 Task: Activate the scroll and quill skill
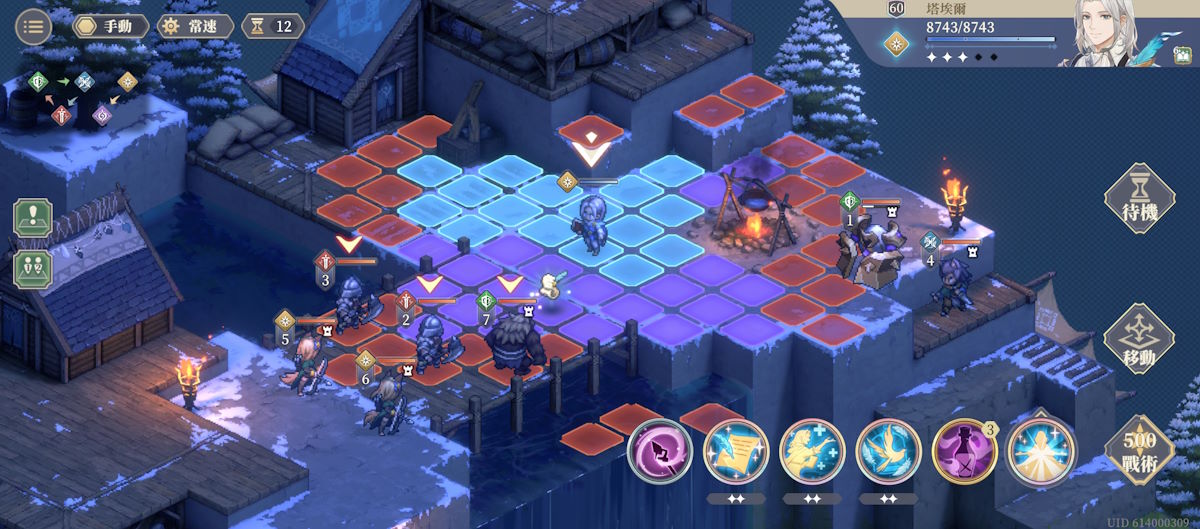736,452
